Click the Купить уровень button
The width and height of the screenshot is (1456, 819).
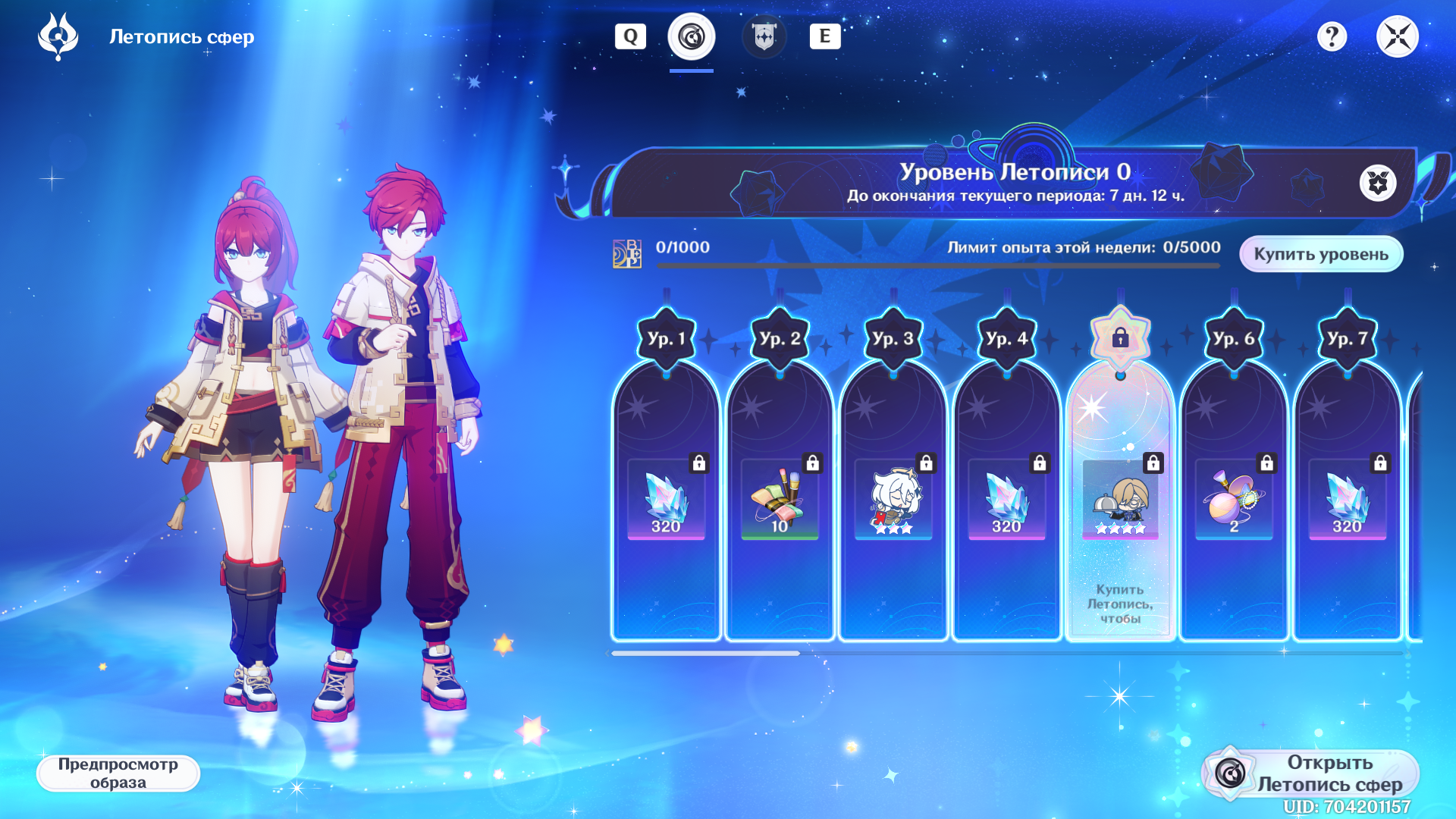[x=1320, y=254]
